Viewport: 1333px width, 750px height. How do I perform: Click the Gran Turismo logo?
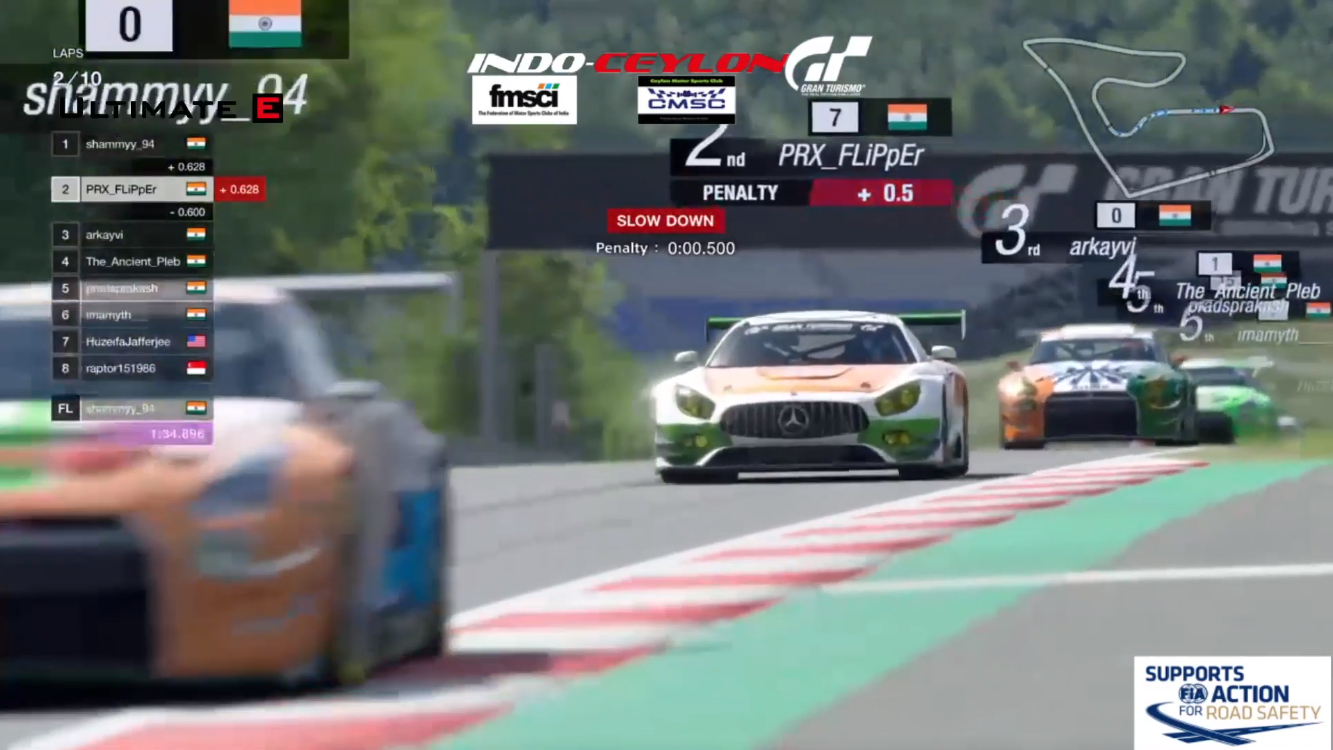pos(828,66)
